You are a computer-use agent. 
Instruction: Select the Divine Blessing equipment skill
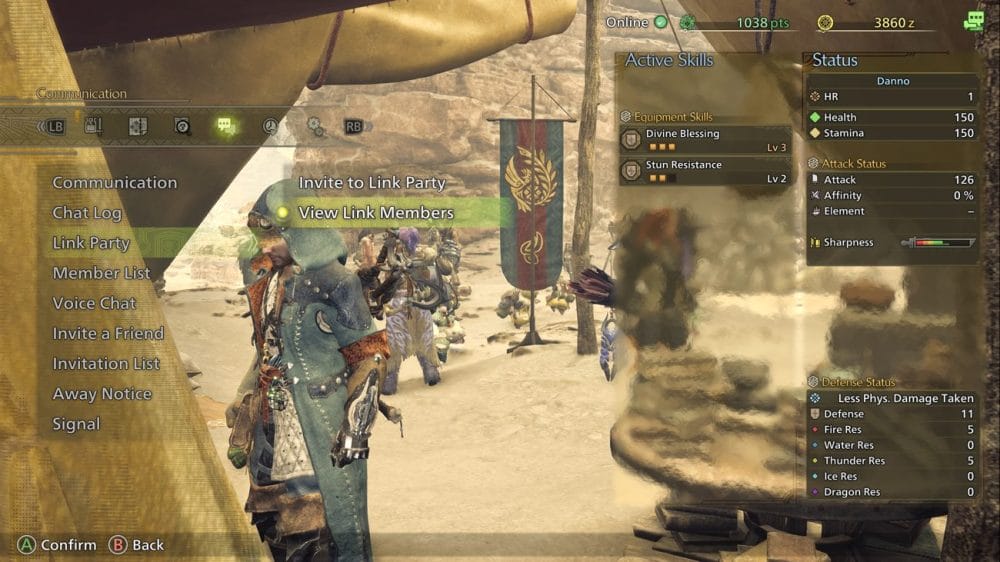[705, 139]
